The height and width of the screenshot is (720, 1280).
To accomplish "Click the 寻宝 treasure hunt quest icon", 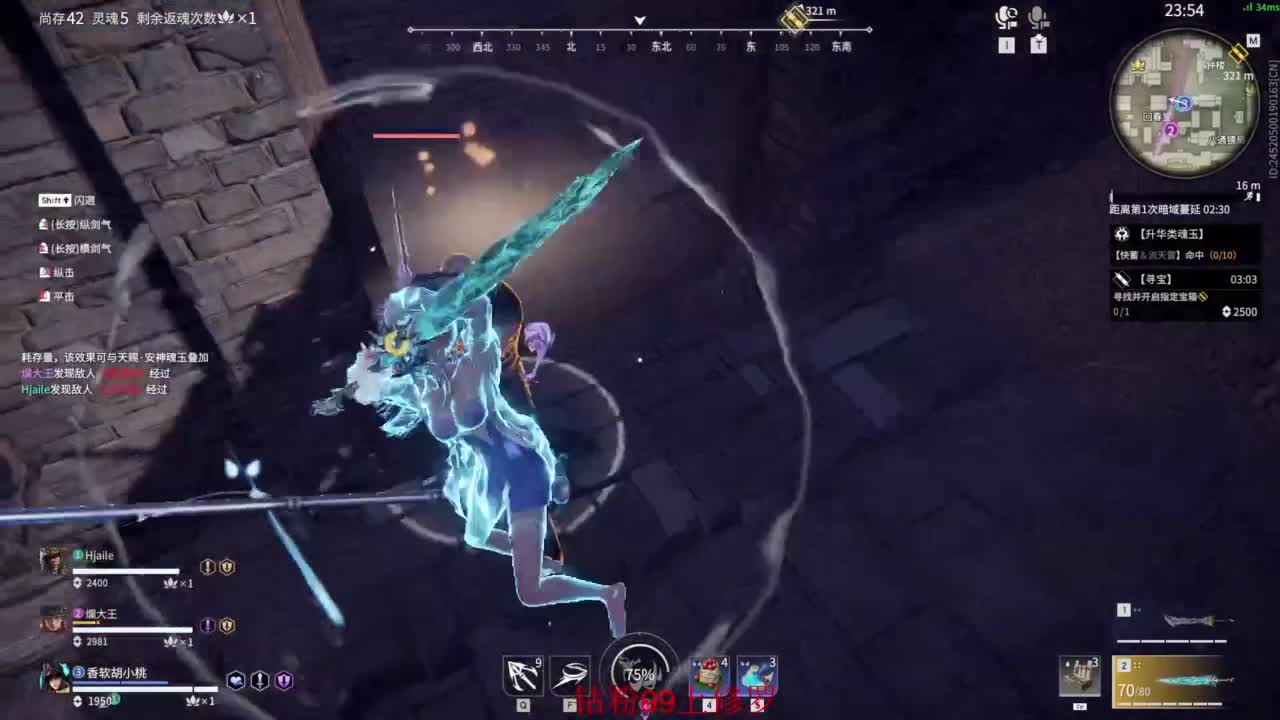I will point(1122,278).
